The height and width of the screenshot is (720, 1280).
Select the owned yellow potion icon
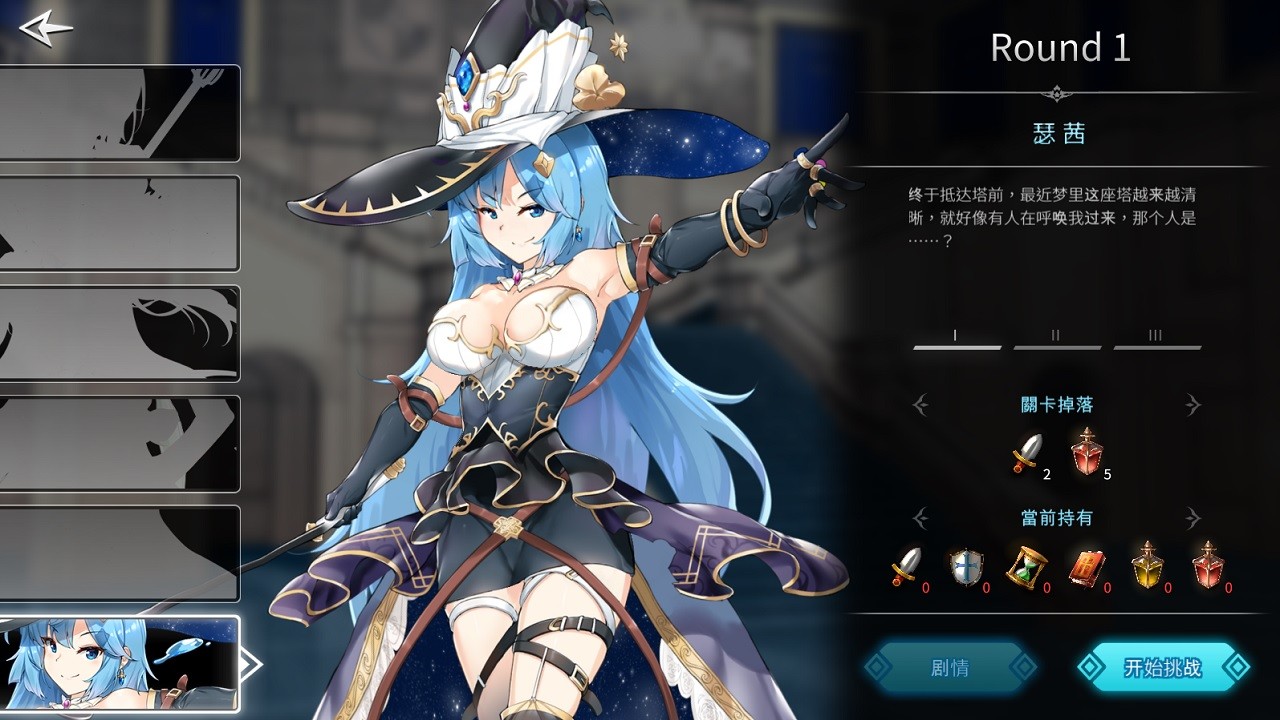[1147, 565]
